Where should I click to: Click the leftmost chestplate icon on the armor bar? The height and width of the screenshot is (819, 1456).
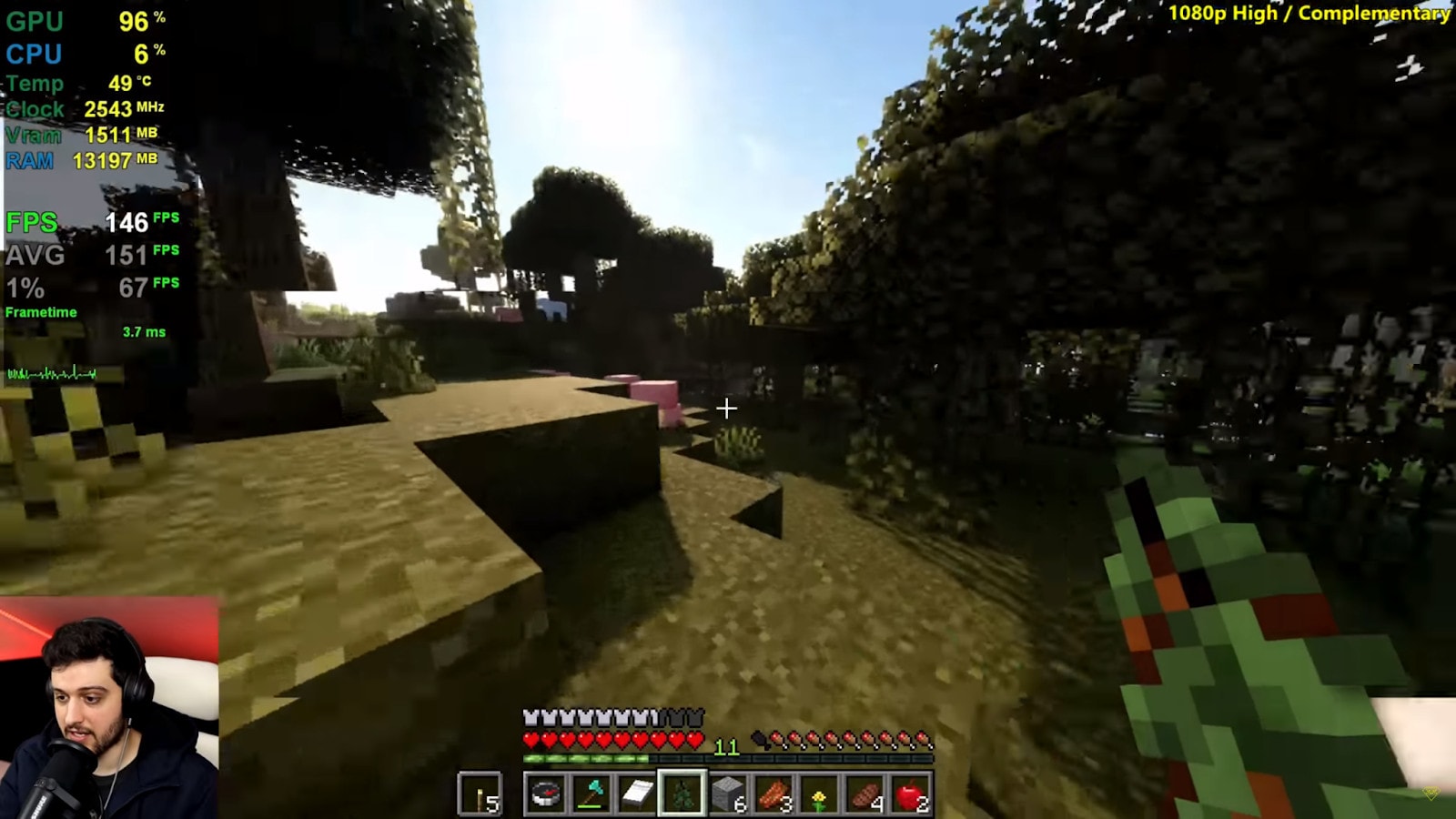pos(531,717)
